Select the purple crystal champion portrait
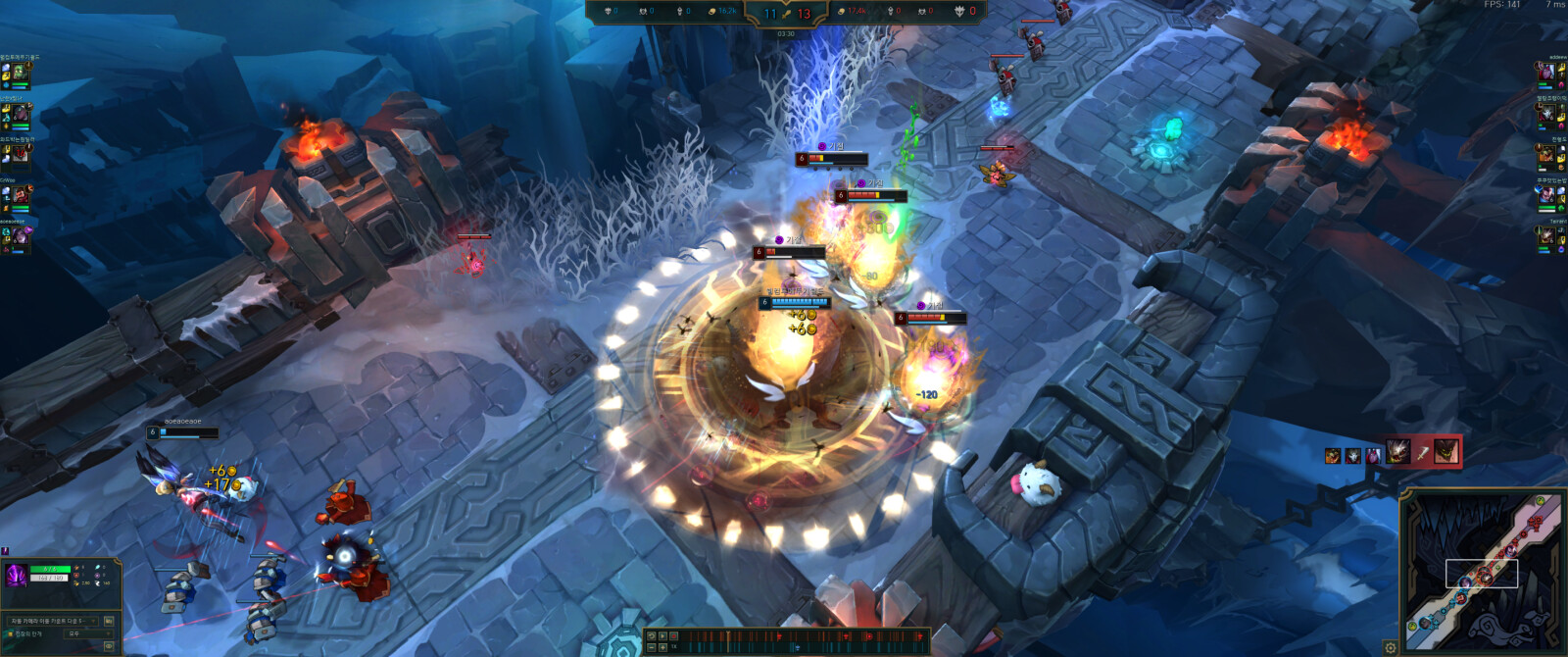This screenshot has width=1568, height=657. [17, 576]
